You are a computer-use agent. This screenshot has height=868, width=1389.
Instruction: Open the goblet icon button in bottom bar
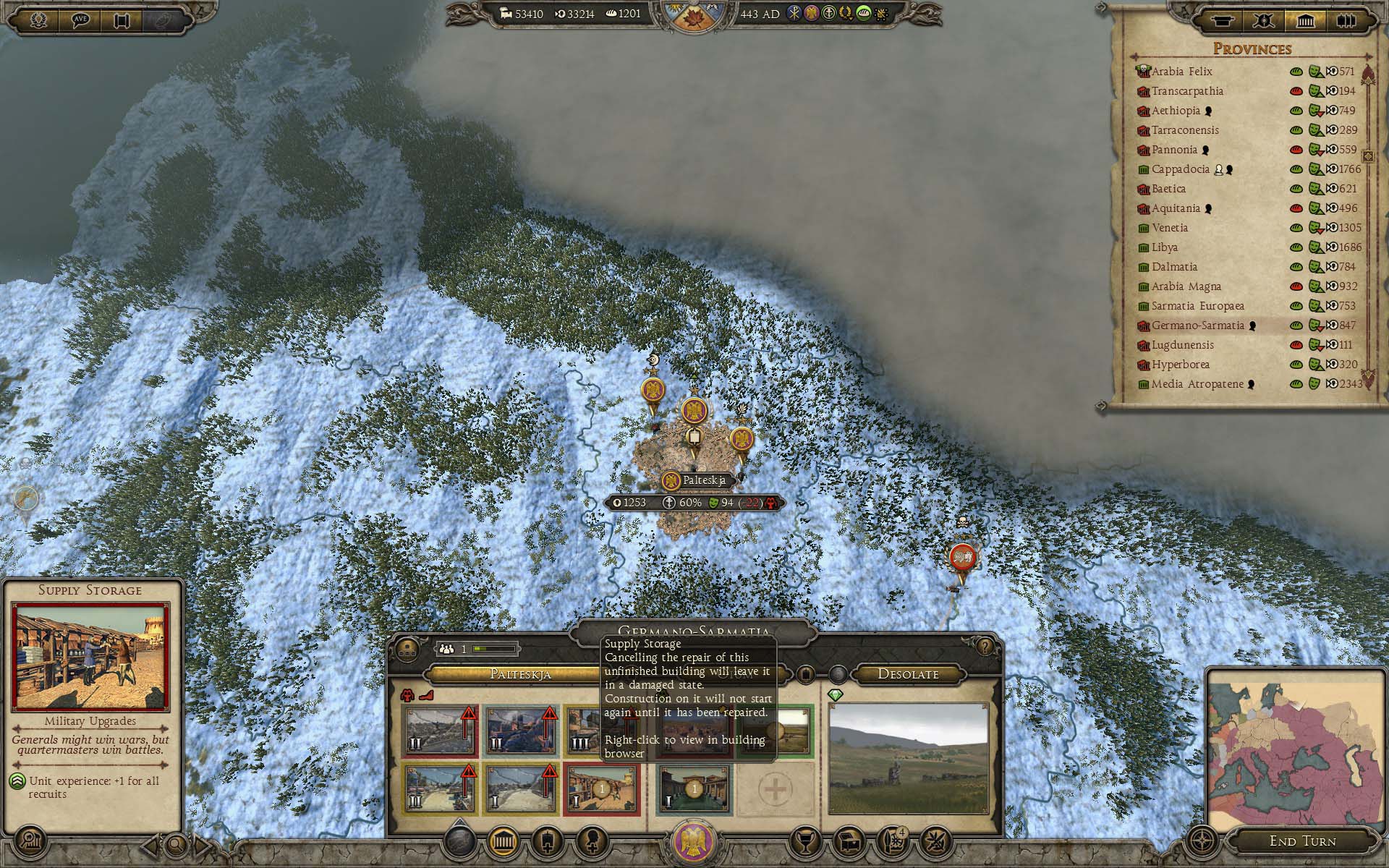[x=803, y=841]
